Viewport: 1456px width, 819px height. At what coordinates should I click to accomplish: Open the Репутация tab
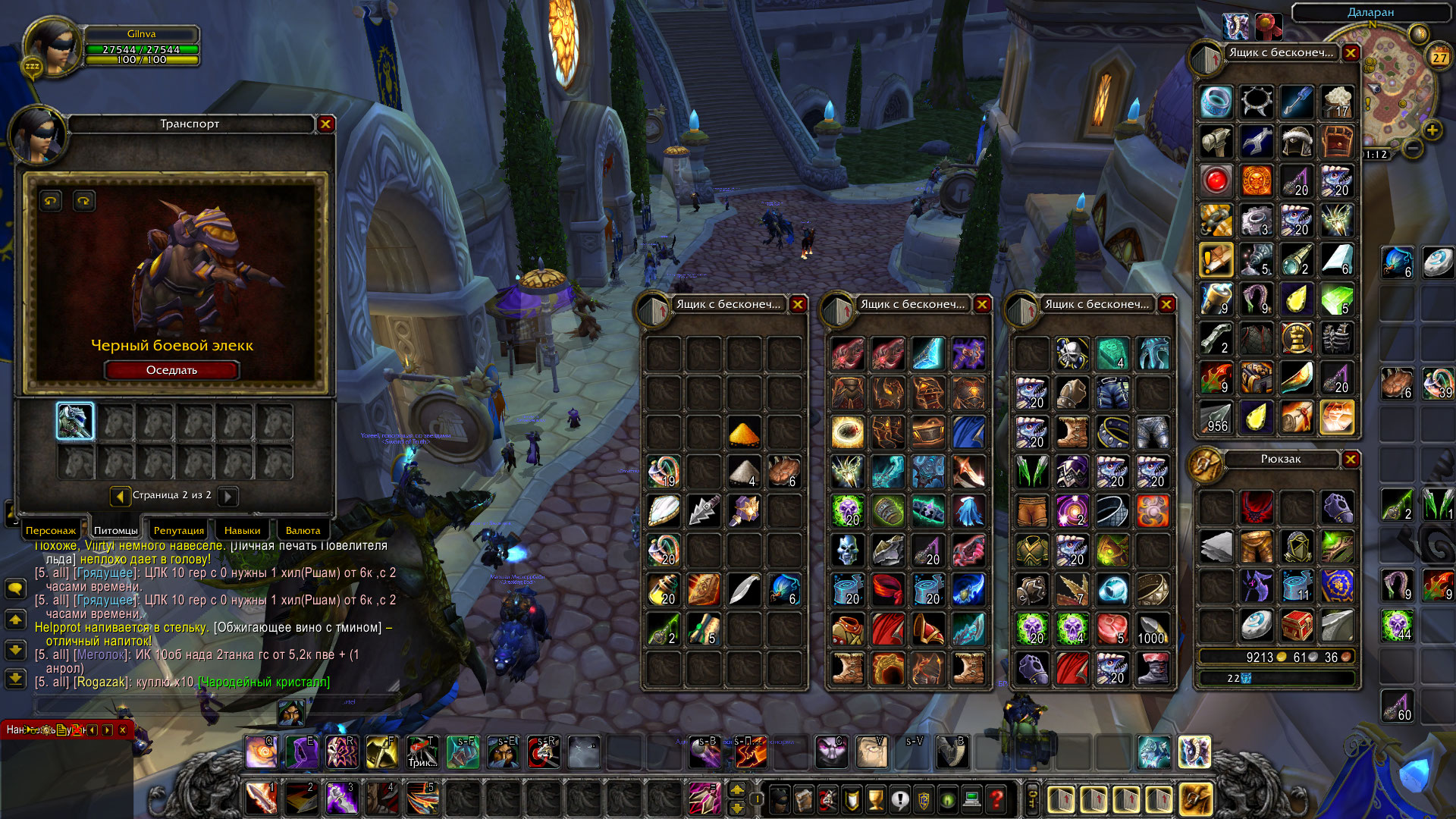click(178, 530)
